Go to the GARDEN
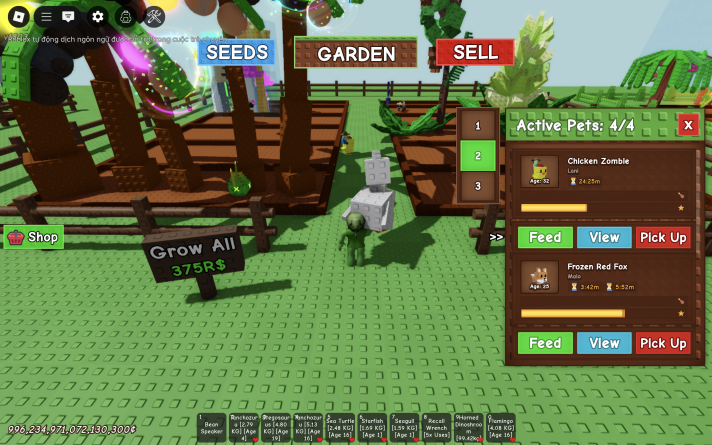The width and height of the screenshot is (712, 445). [356, 54]
